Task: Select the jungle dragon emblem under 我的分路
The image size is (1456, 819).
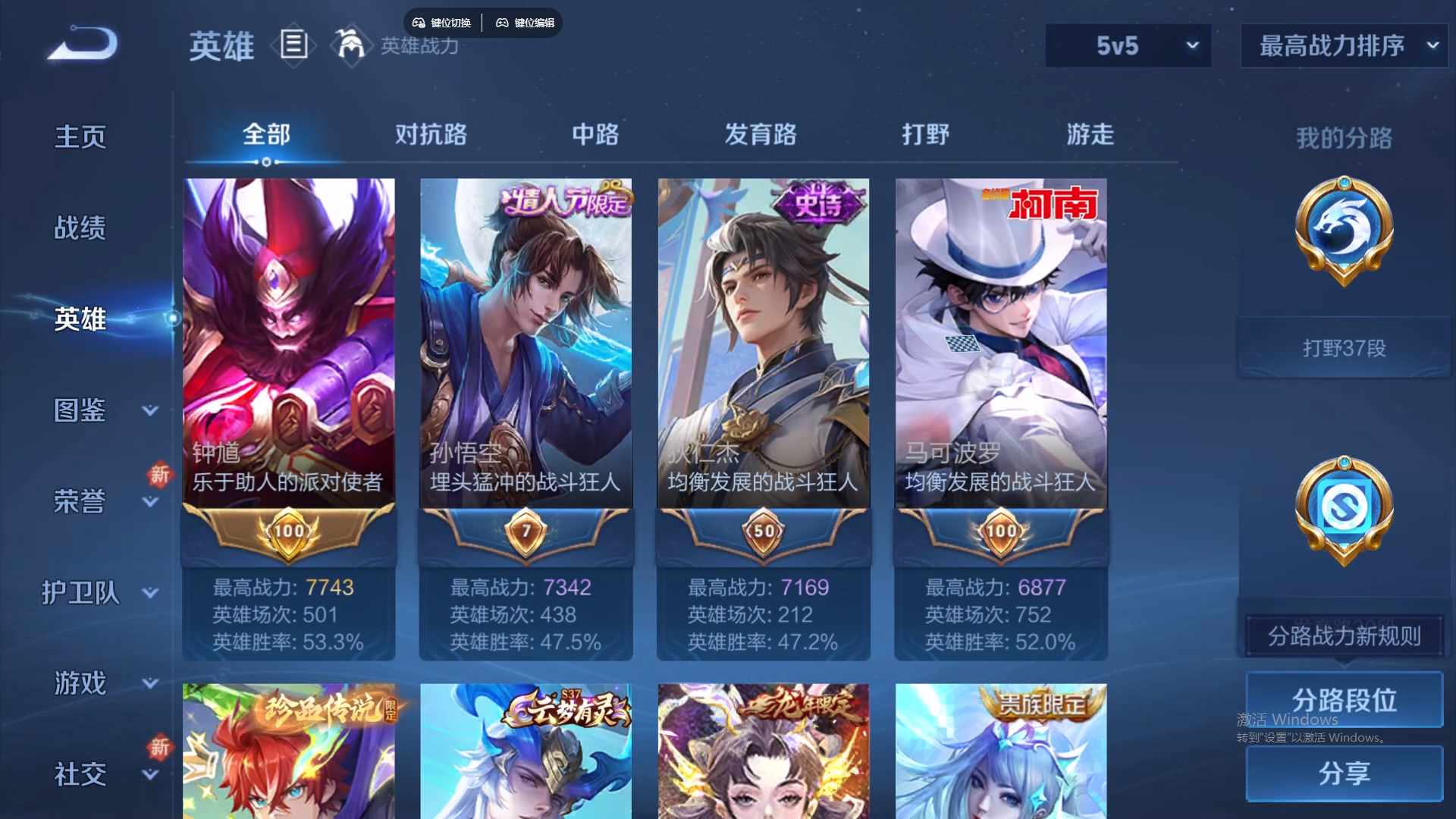Action: [x=1343, y=233]
